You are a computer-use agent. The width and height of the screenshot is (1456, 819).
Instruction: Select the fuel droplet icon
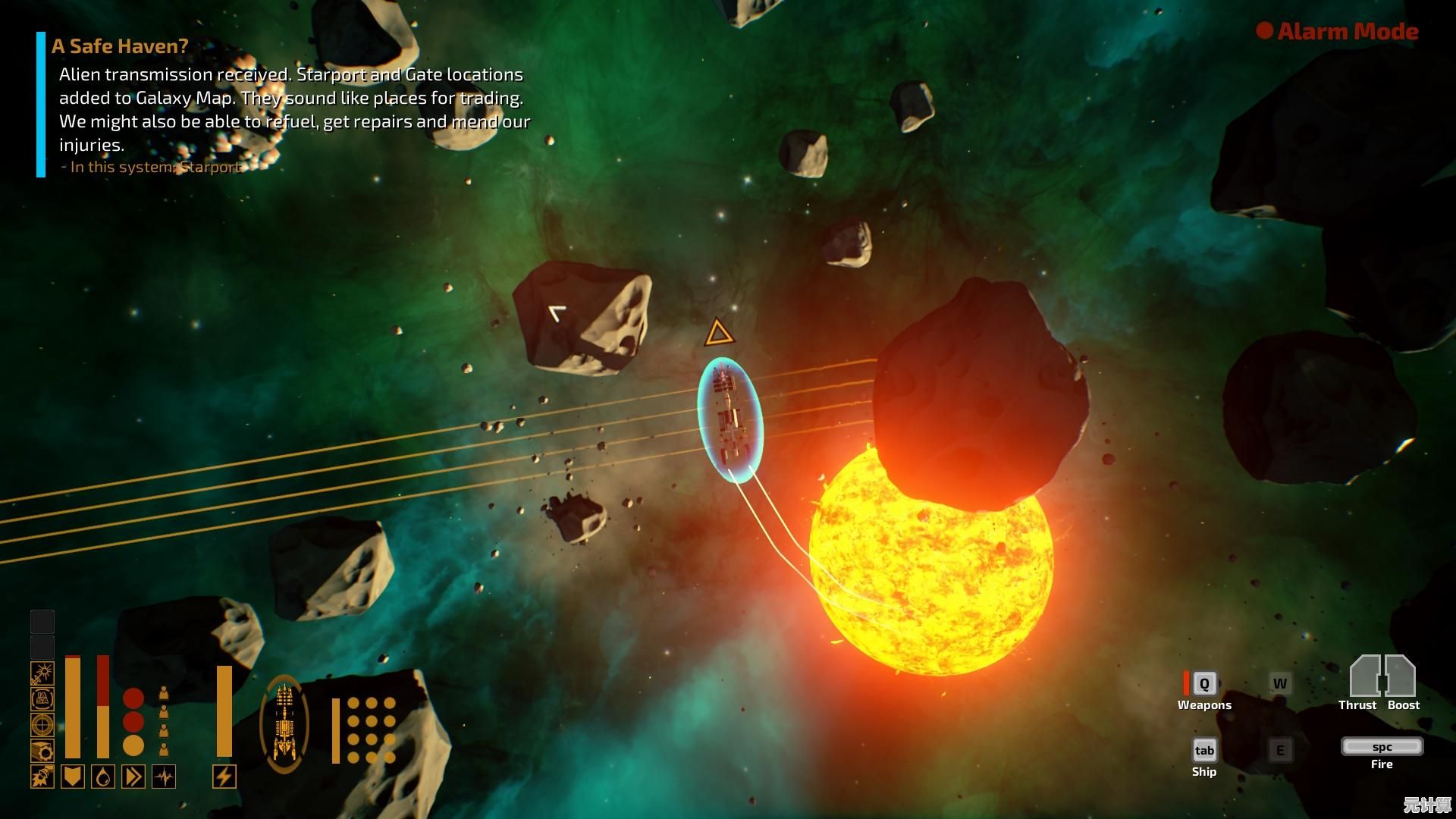tap(103, 777)
